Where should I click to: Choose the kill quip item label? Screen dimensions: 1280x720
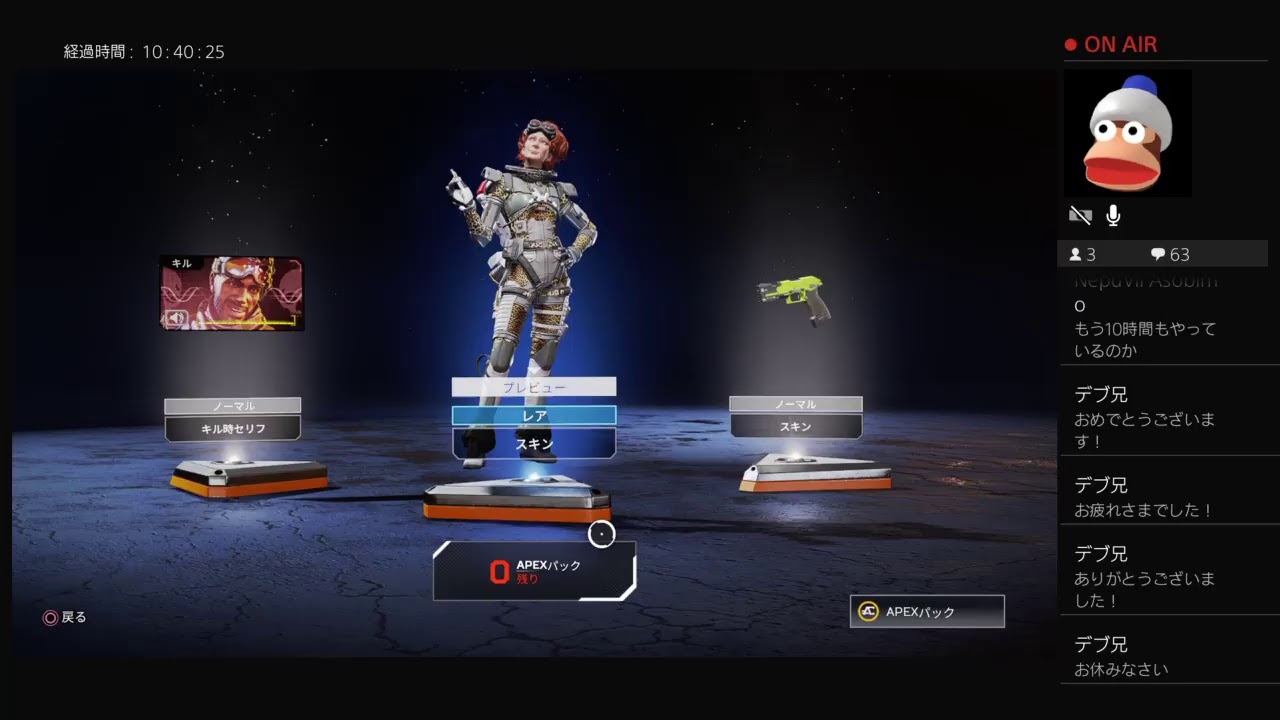pyautogui.click(x=233, y=428)
